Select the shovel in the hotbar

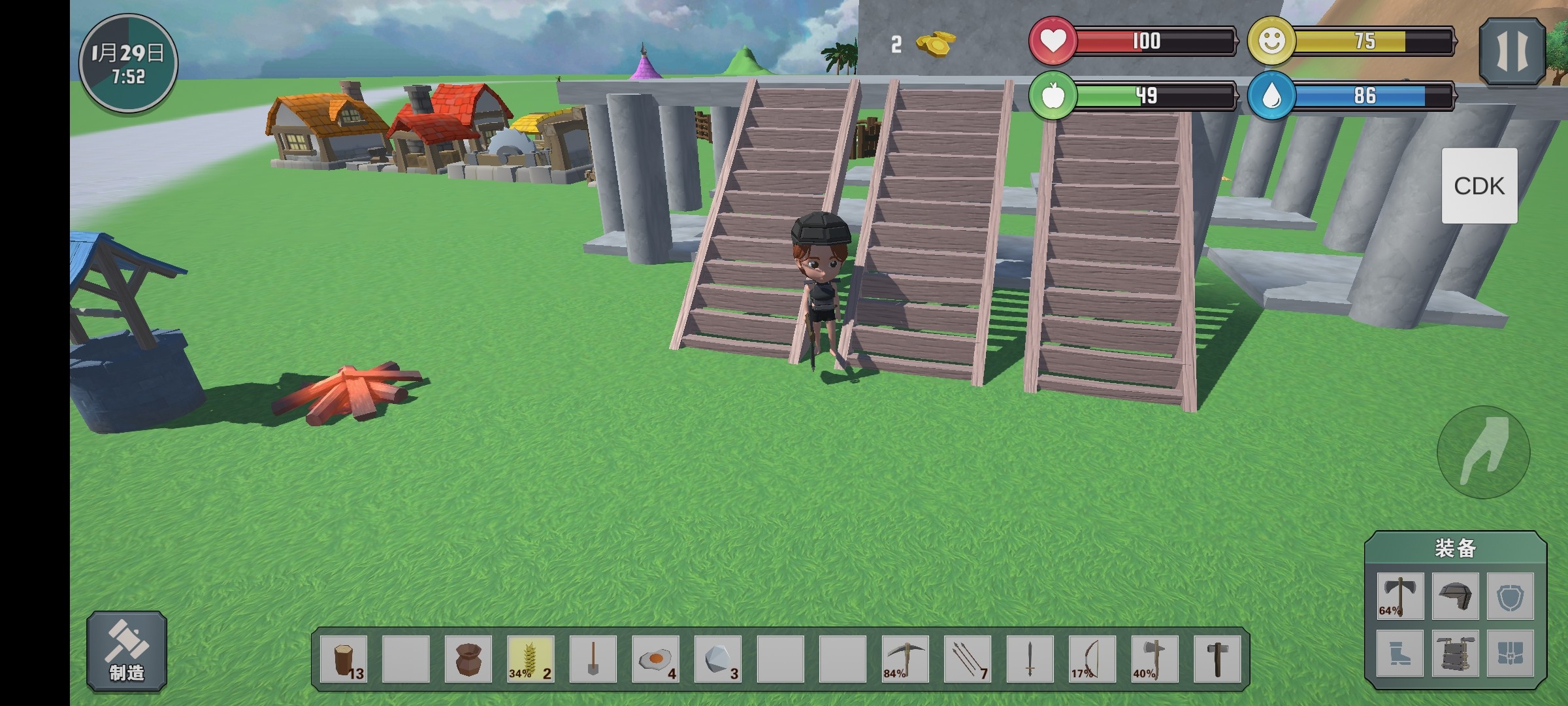pyautogui.click(x=593, y=659)
